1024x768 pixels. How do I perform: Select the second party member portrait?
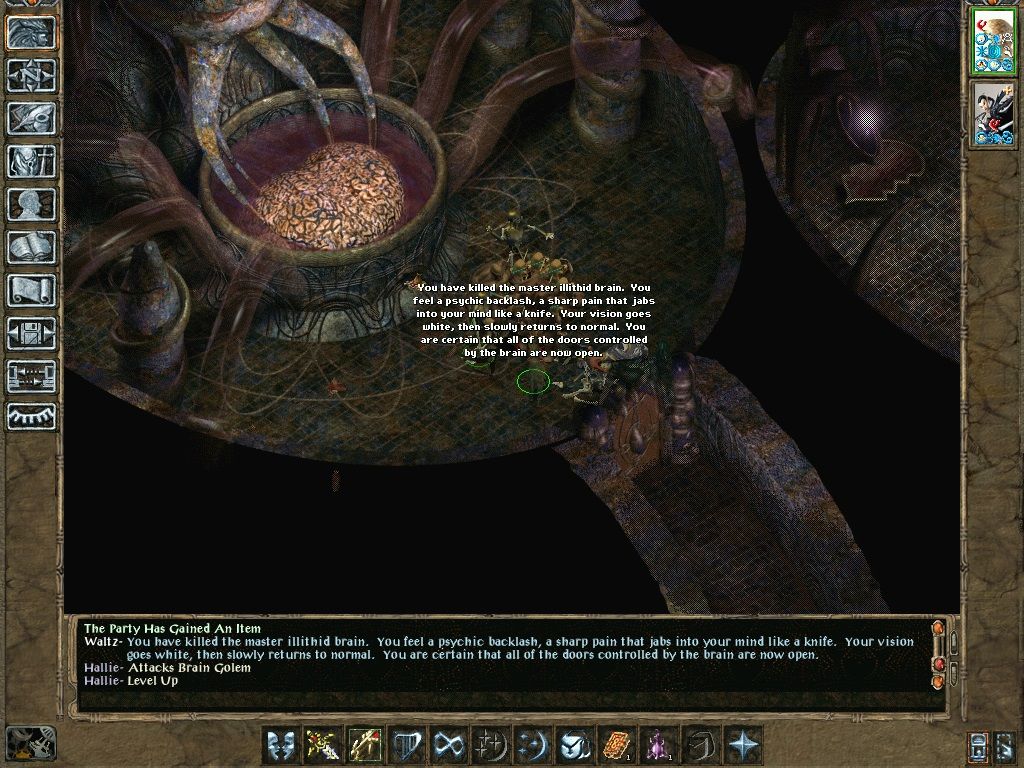[993, 115]
